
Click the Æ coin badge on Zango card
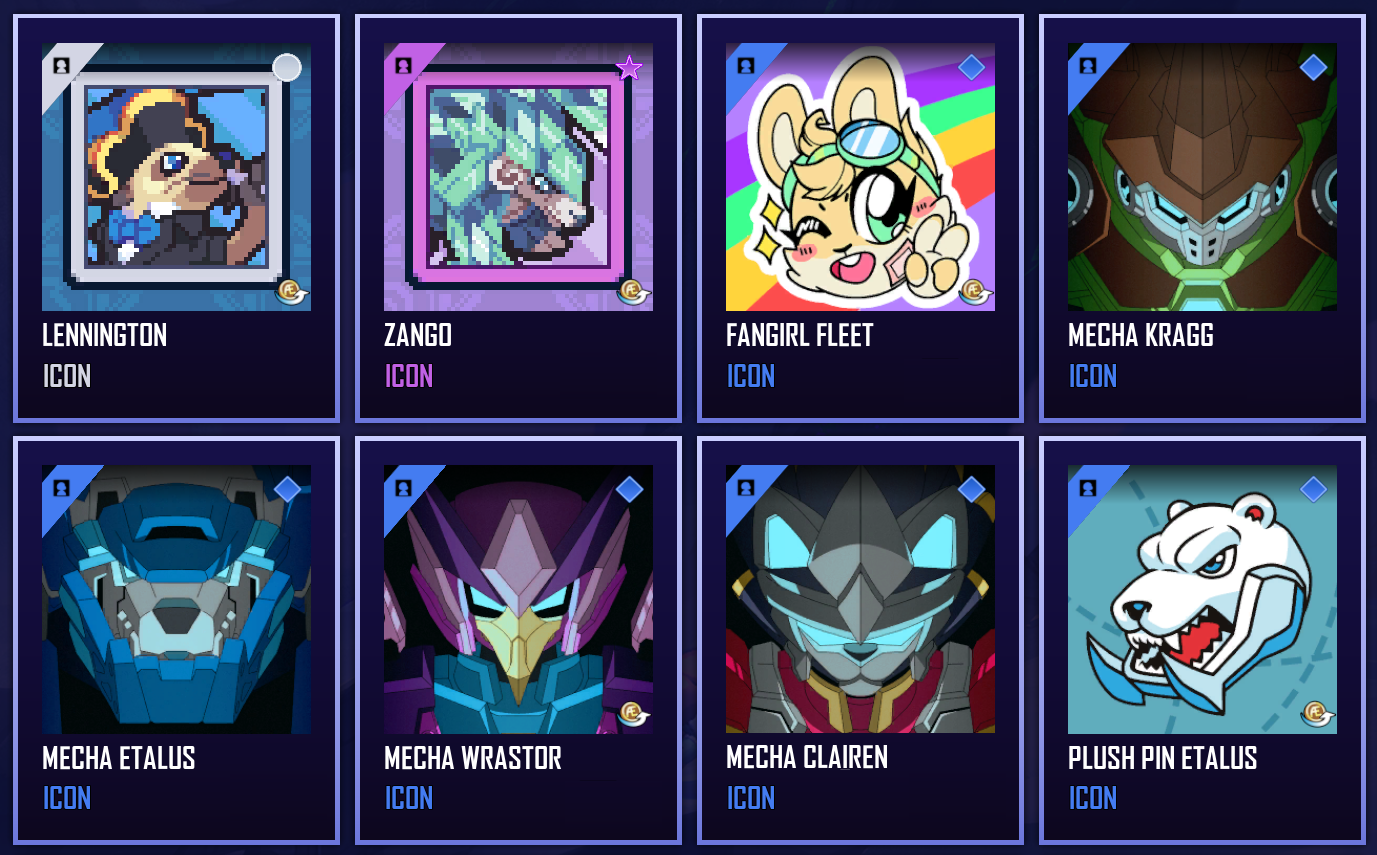pos(631,289)
